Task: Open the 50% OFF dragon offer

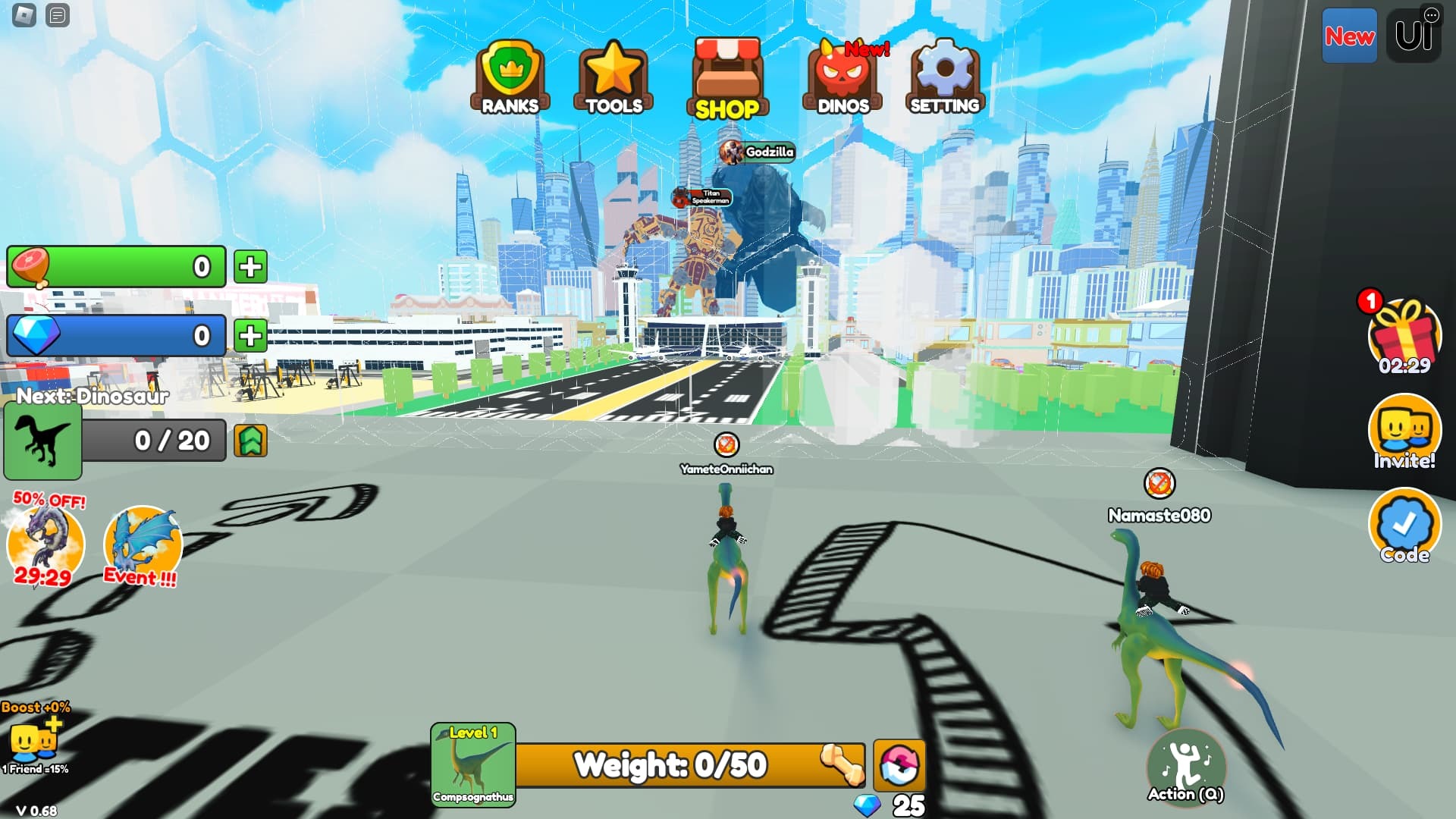Action: click(45, 541)
